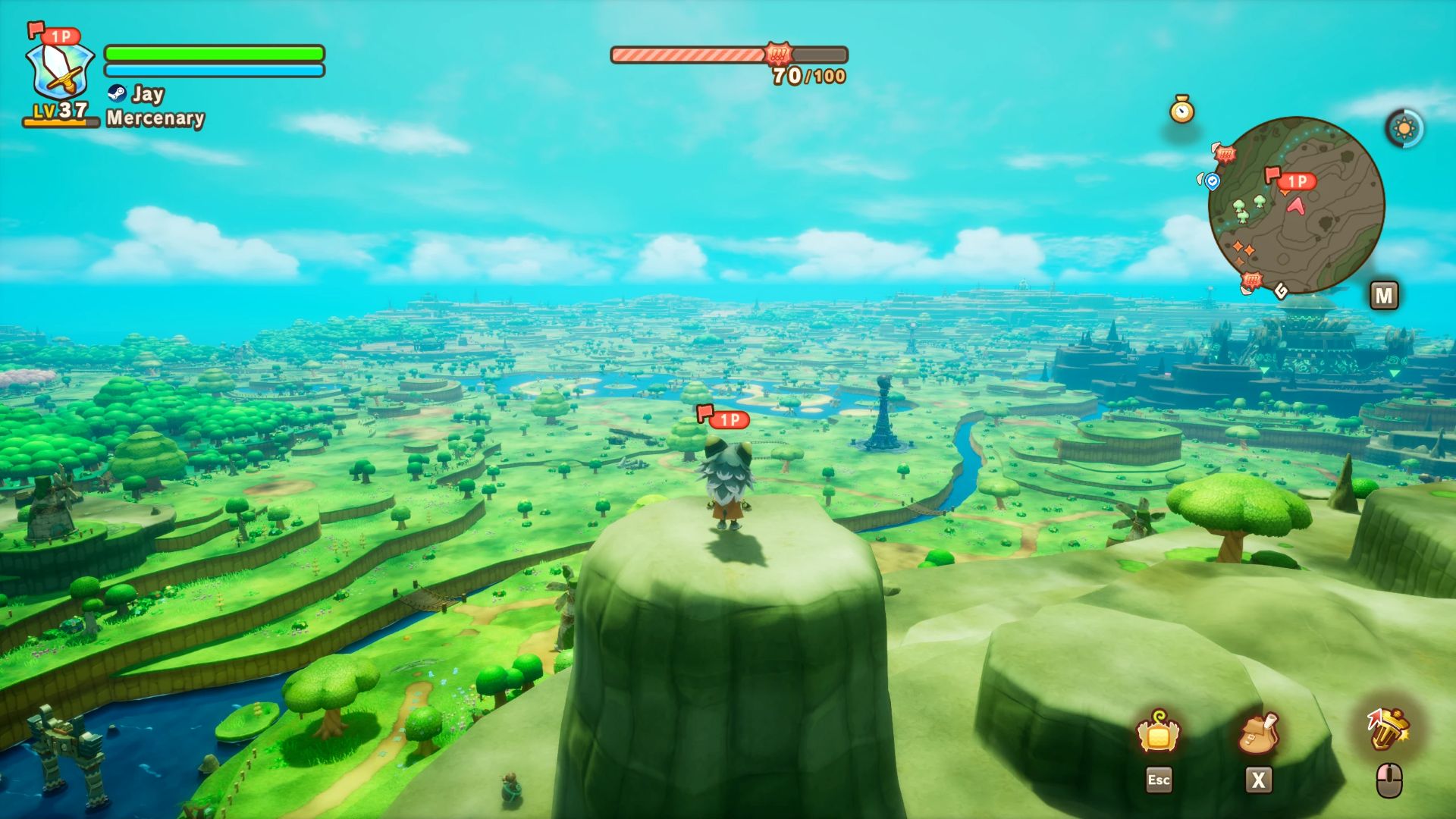This screenshot has width=1456, height=819.
Task: Open the leather pouch bag icon
Action: 1258,734
